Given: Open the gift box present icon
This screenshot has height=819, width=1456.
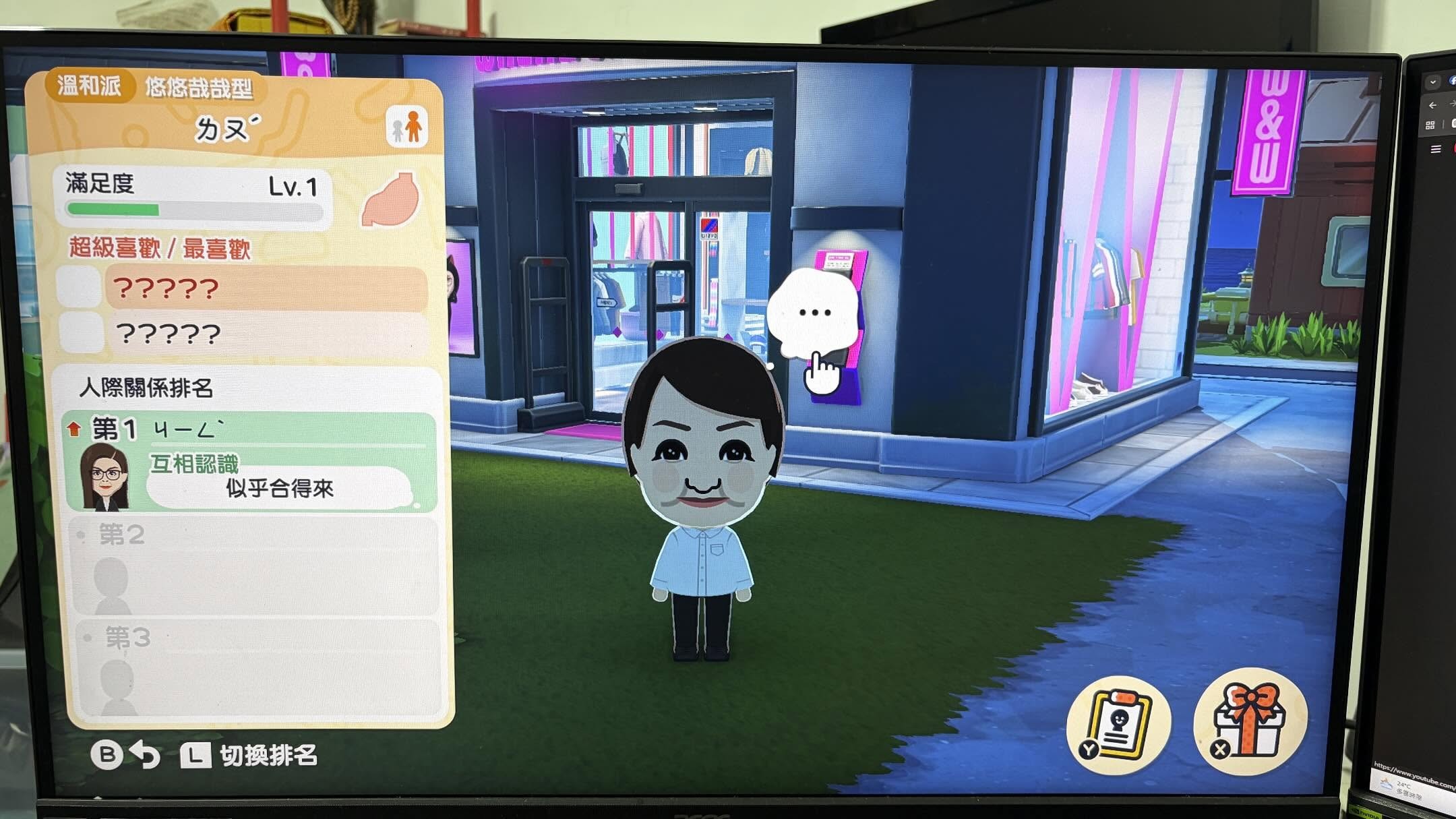Looking at the screenshot, I should (1250, 721).
